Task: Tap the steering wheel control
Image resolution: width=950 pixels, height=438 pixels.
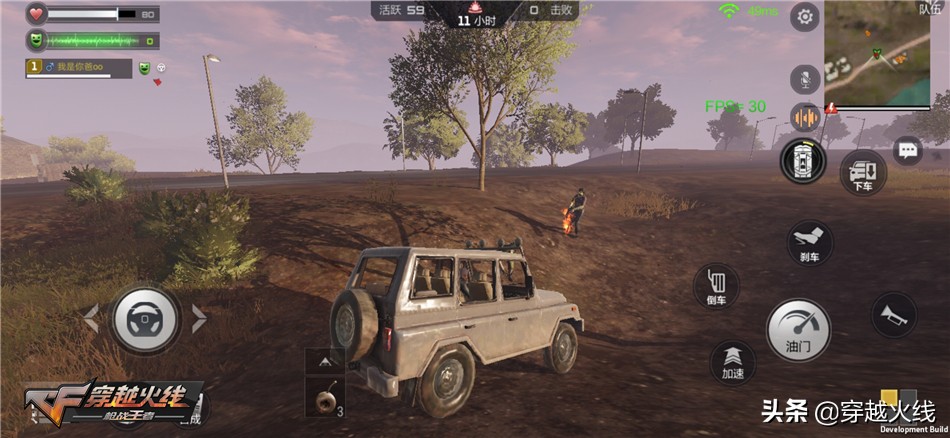Action: tap(145, 319)
